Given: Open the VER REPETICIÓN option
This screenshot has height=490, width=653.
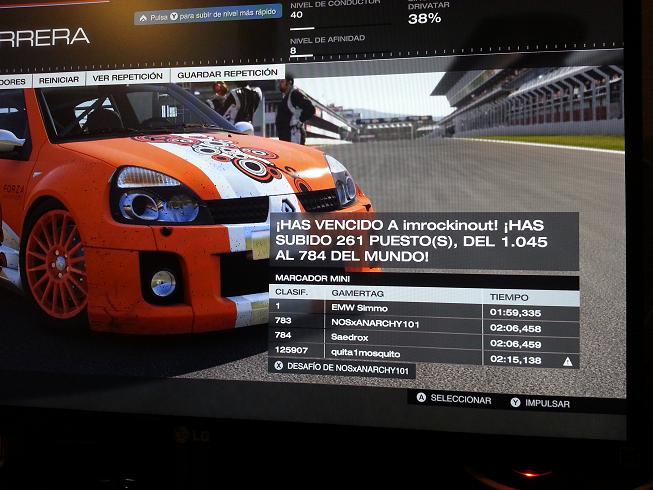Looking at the screenshot, I should [x=126, y=77].
